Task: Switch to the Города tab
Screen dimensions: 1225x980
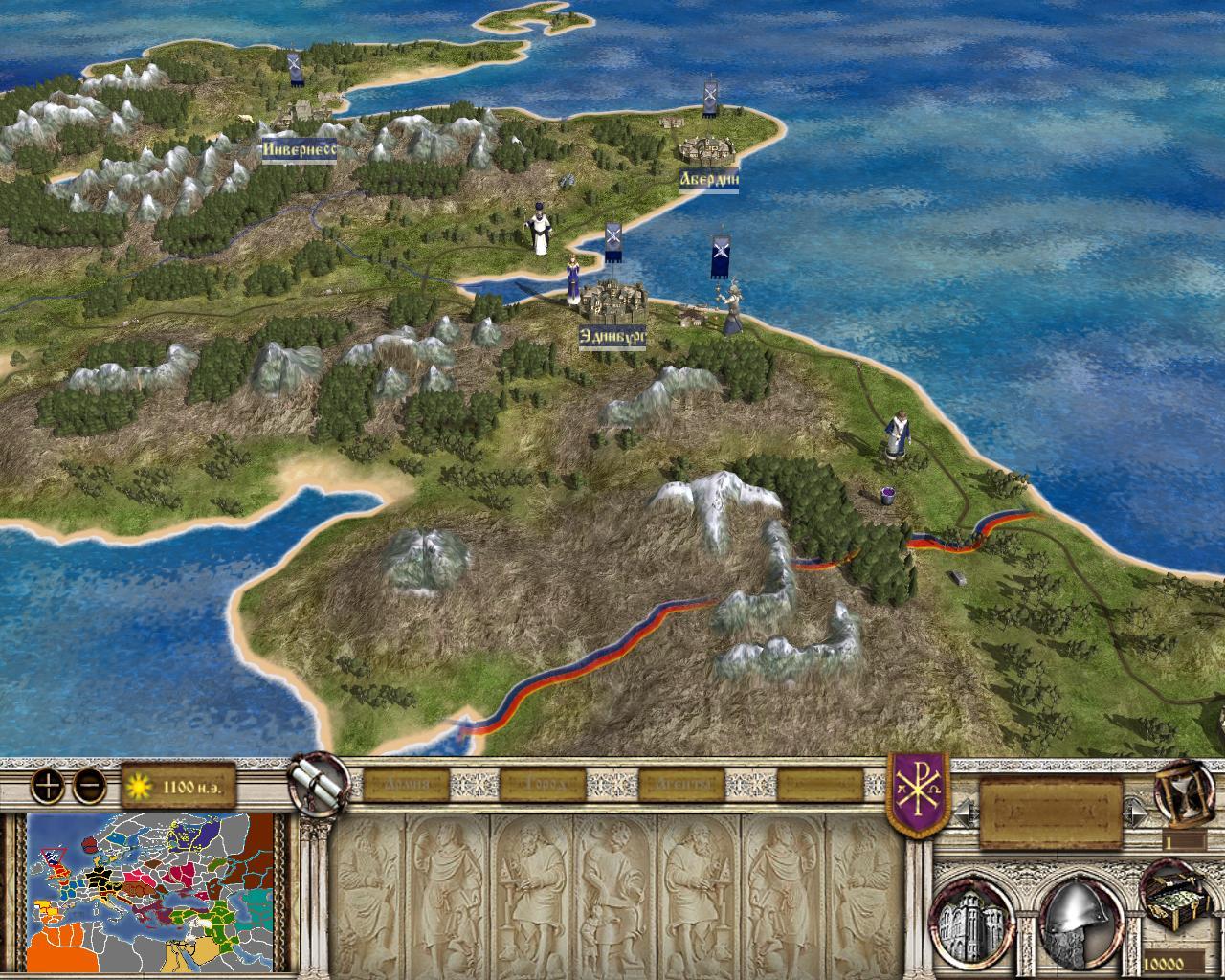Action: coord(541,787)
